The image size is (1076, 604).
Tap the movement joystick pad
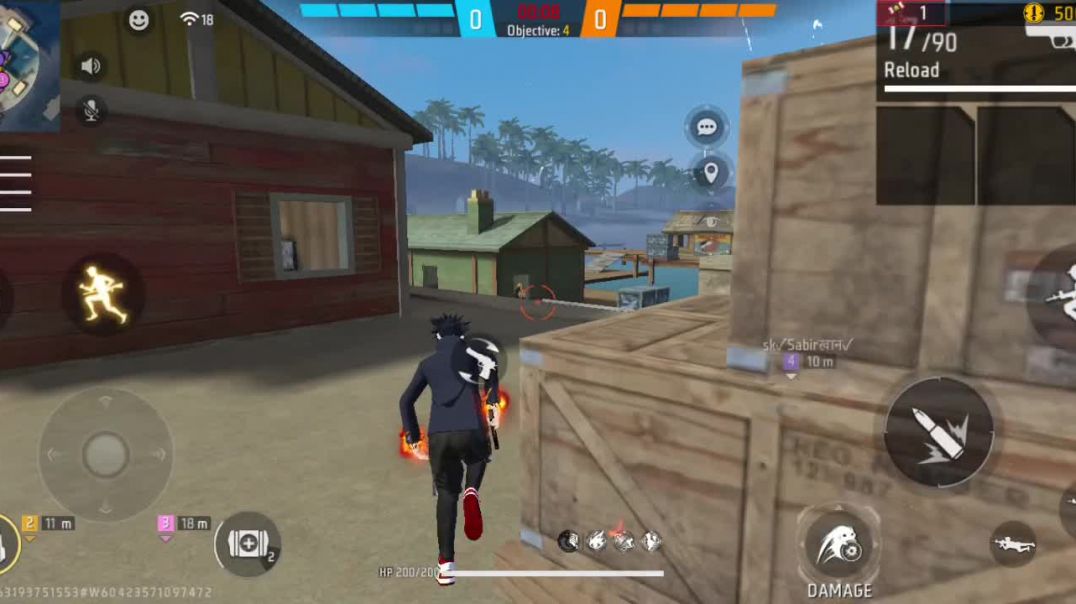105,455
